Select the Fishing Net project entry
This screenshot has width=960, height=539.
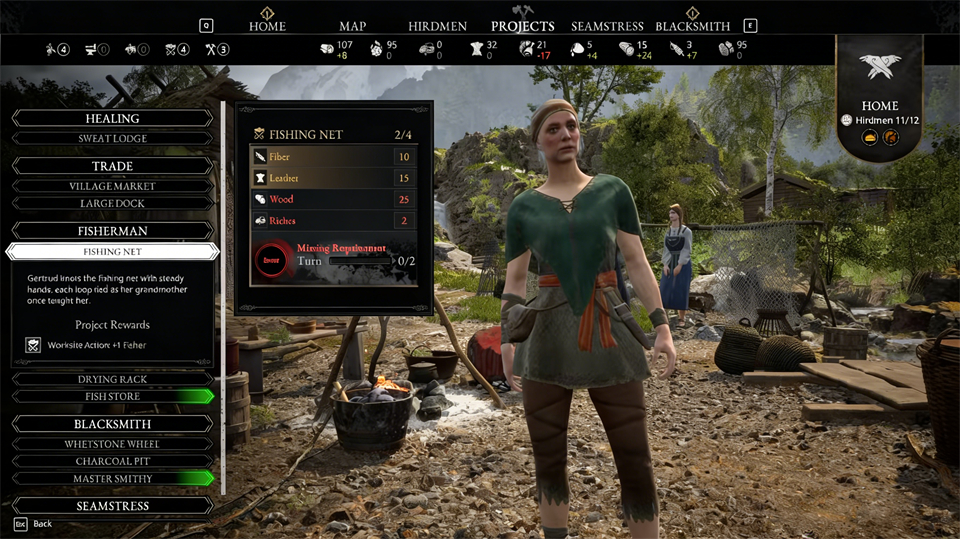pos(112,252)
